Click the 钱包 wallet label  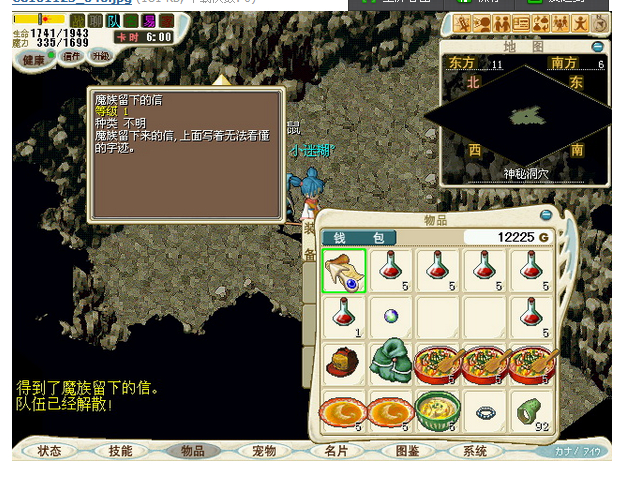tap(358, 238)
